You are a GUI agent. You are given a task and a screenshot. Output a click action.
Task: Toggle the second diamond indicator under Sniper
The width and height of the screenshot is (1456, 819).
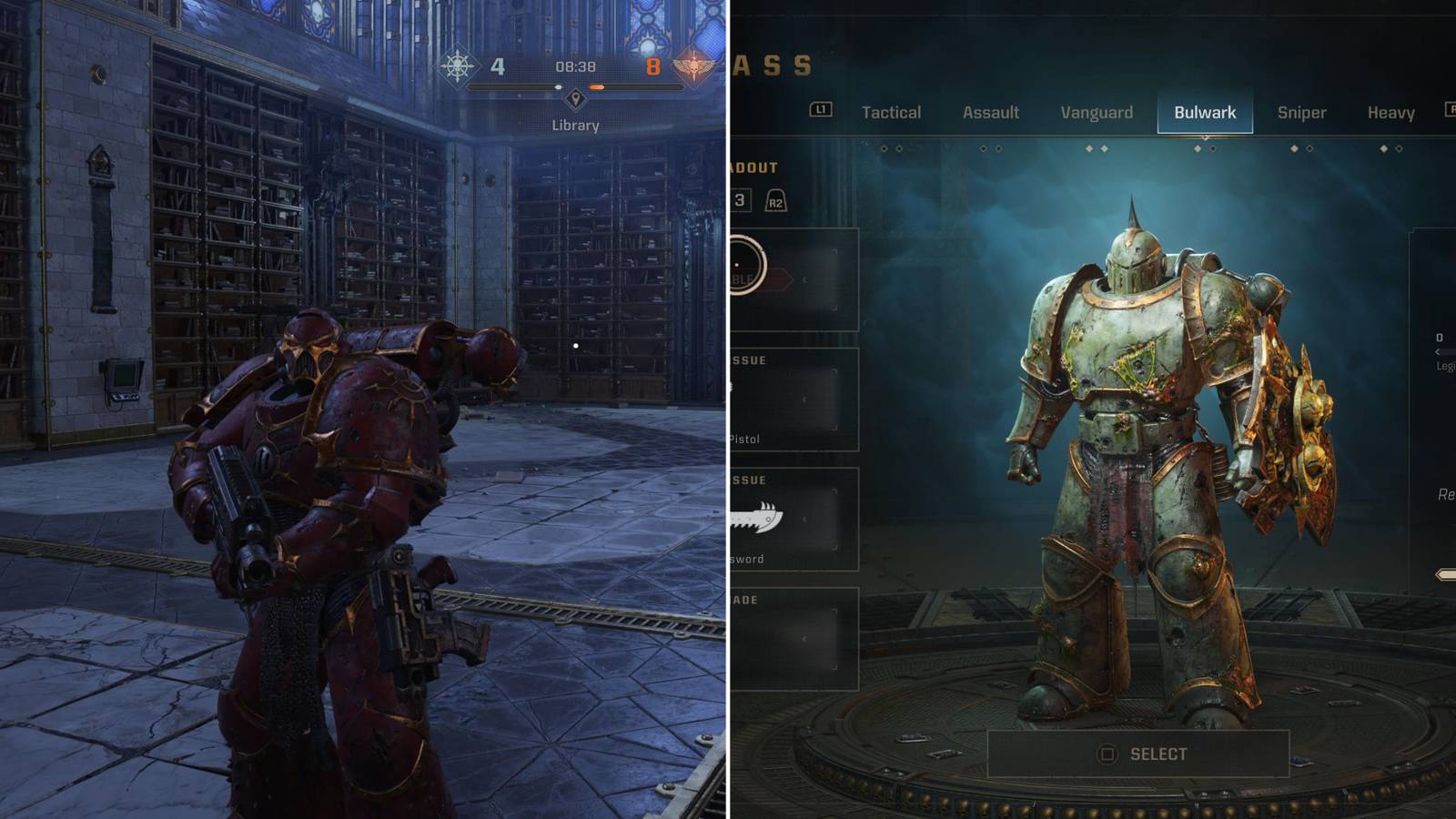pyautogui.click(x=1309, y=147)
